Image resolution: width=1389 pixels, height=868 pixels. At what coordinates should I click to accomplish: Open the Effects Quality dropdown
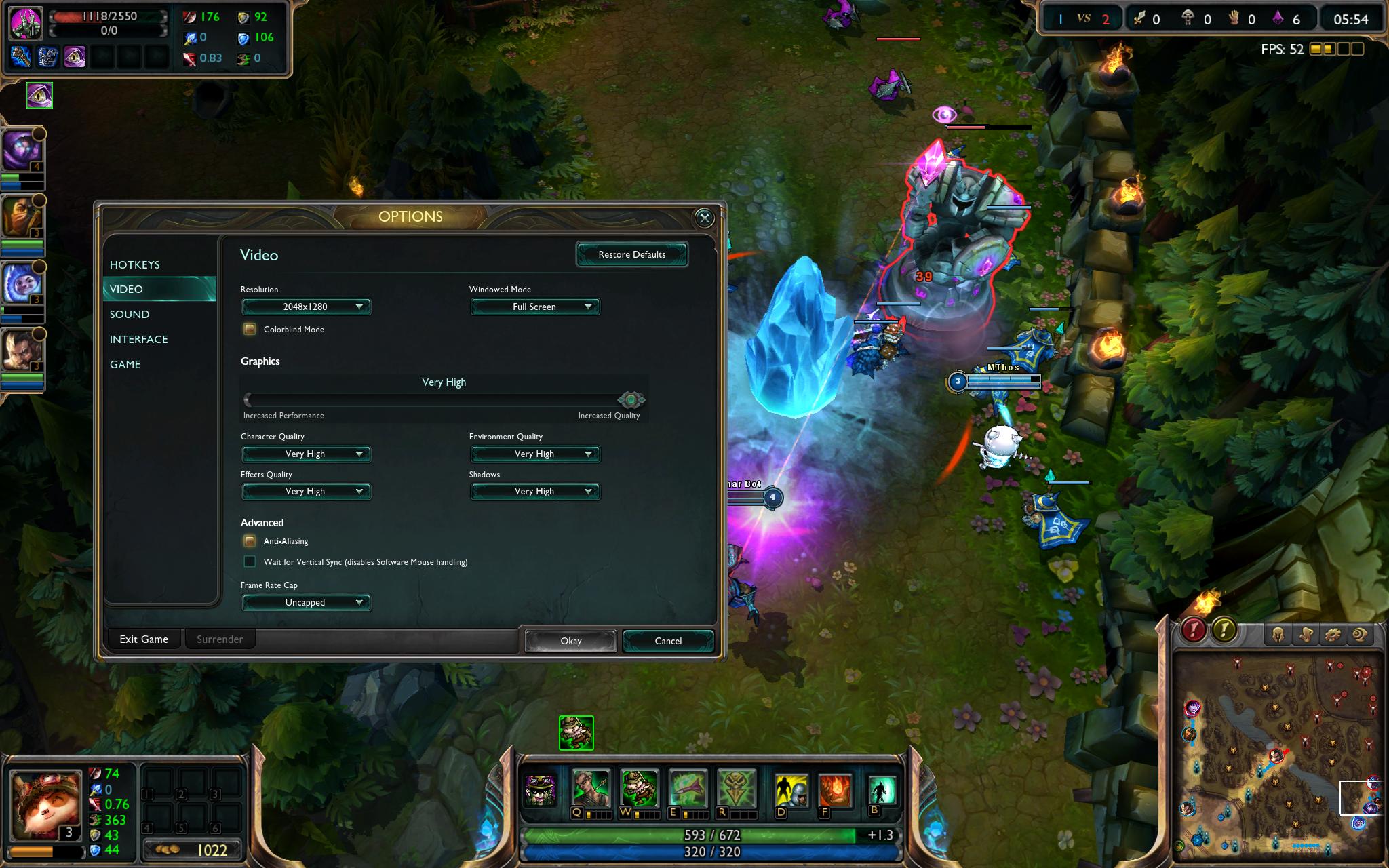[x=306, y=491]
